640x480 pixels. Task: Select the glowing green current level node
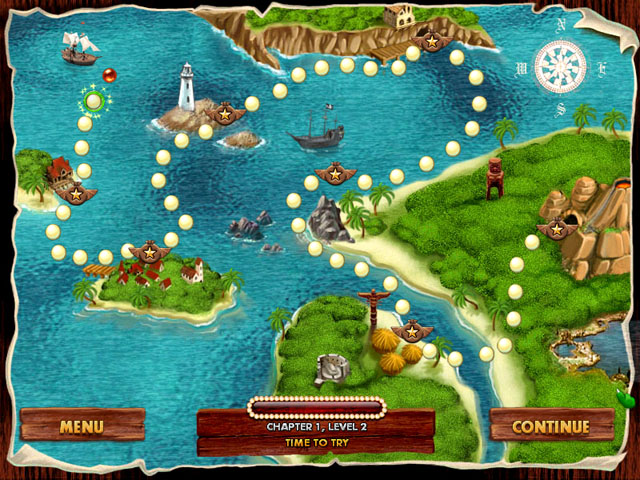[94, 100]
